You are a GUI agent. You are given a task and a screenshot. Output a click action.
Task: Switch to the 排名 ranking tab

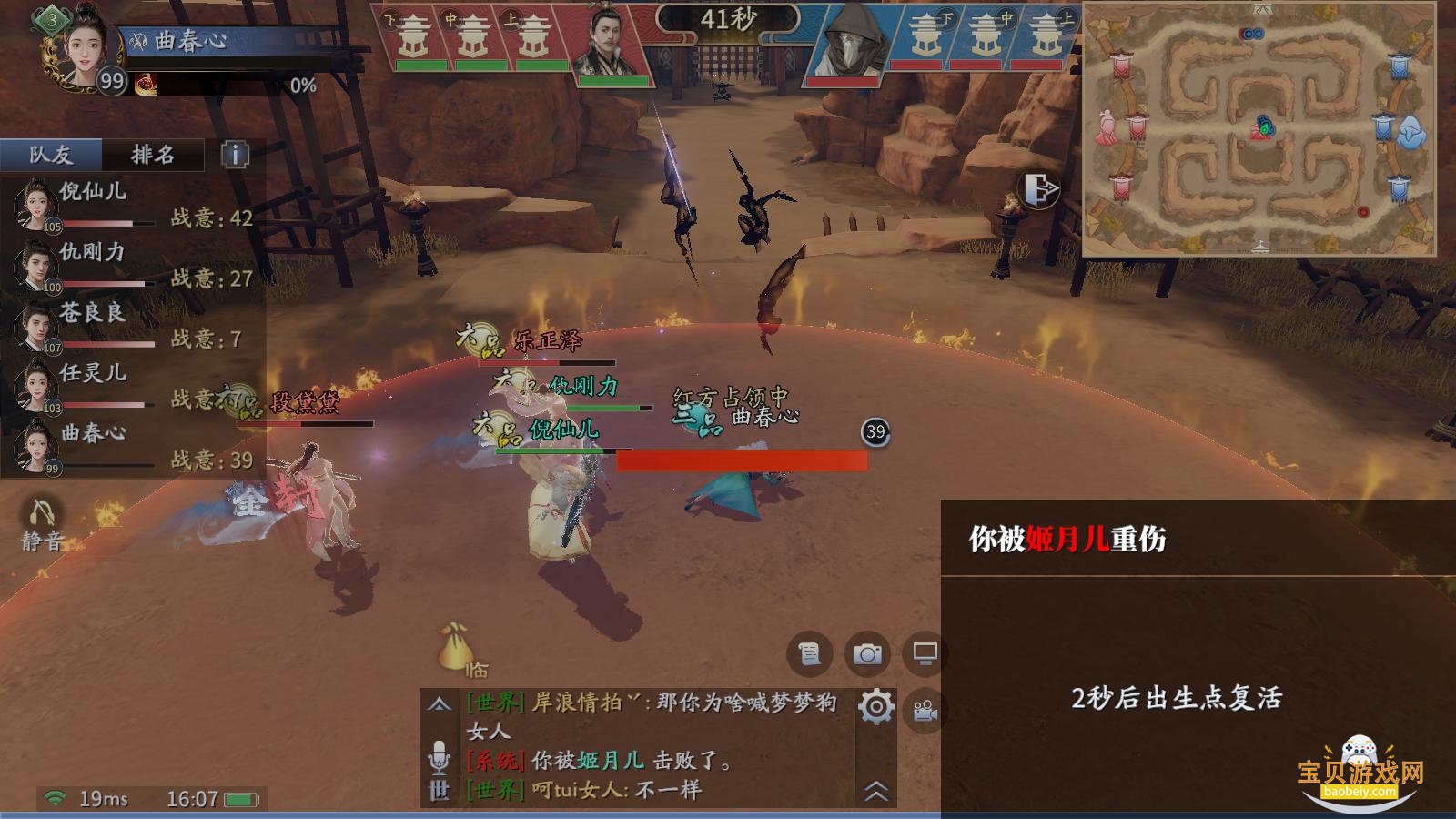point(153,155)
